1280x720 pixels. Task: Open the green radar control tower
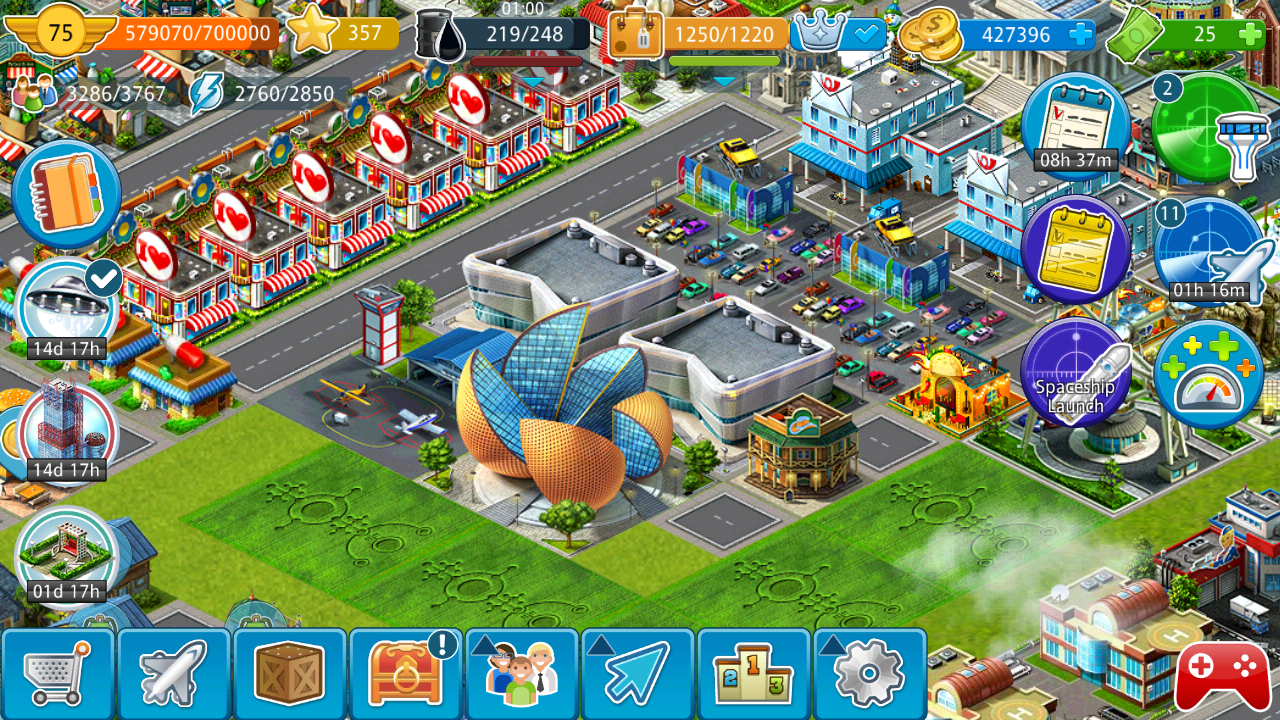(1207, 127)
